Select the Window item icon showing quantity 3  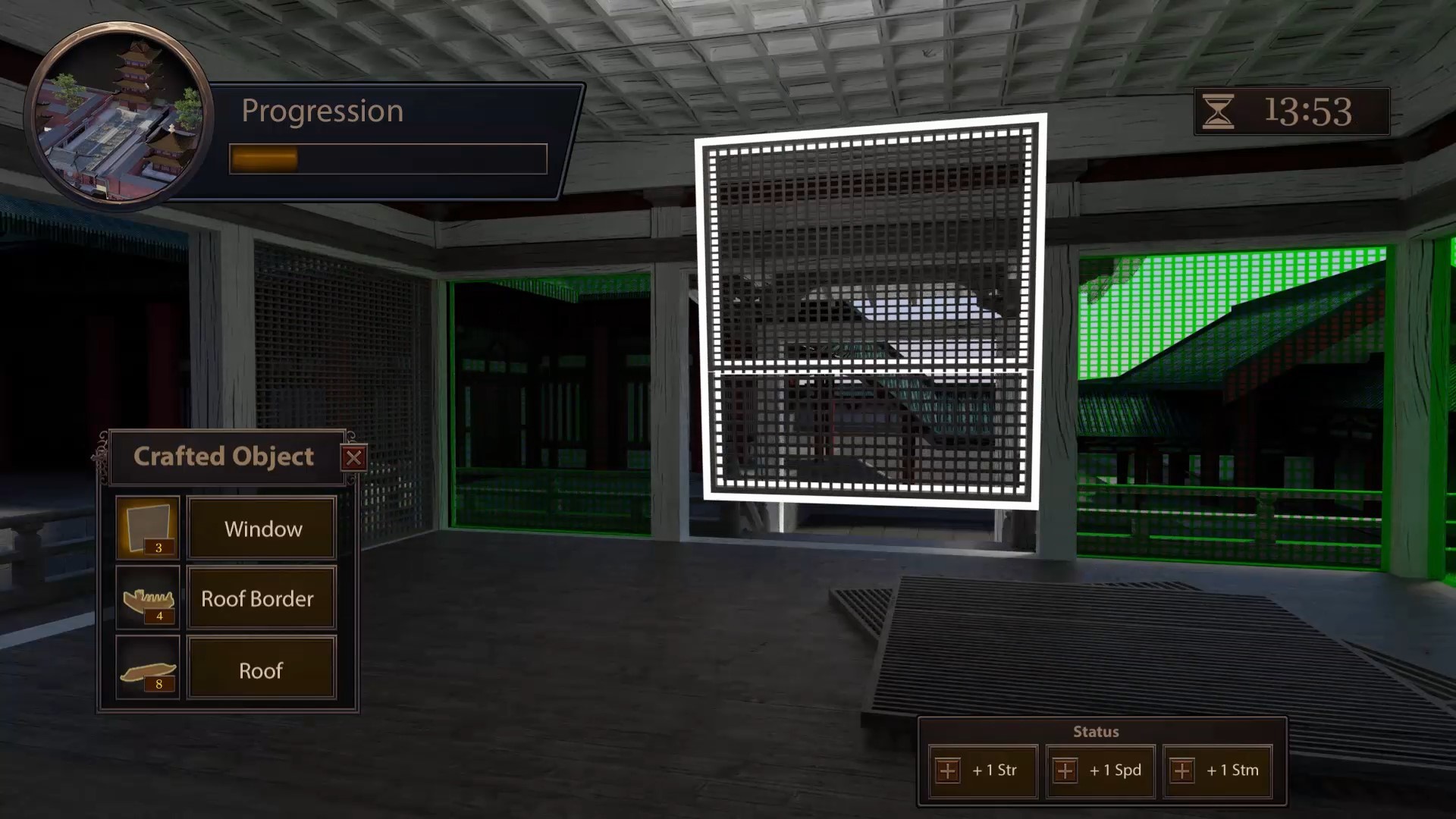pyautogui.click(x=147, y=526)
